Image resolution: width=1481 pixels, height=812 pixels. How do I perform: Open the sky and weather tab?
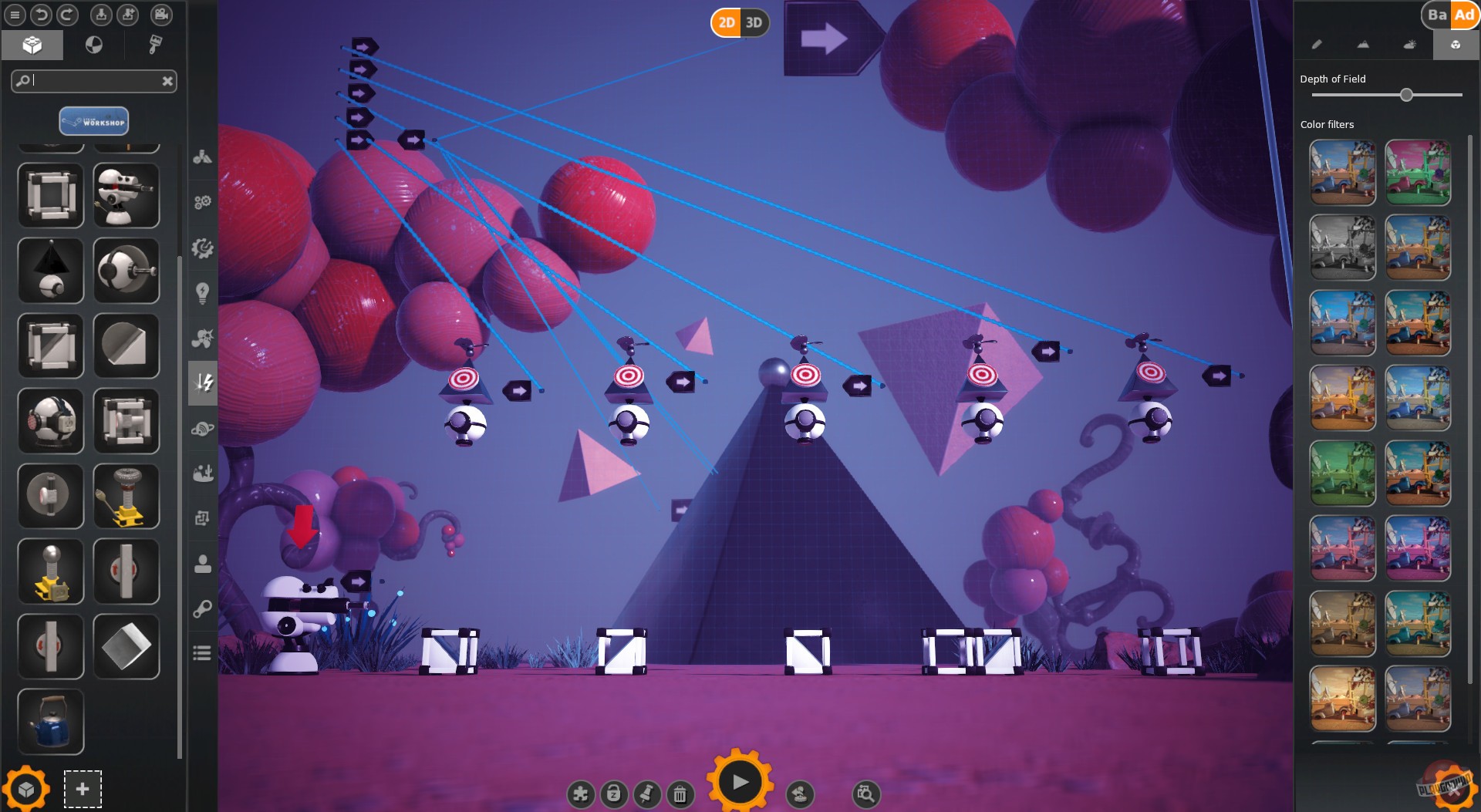(1409, 45)
